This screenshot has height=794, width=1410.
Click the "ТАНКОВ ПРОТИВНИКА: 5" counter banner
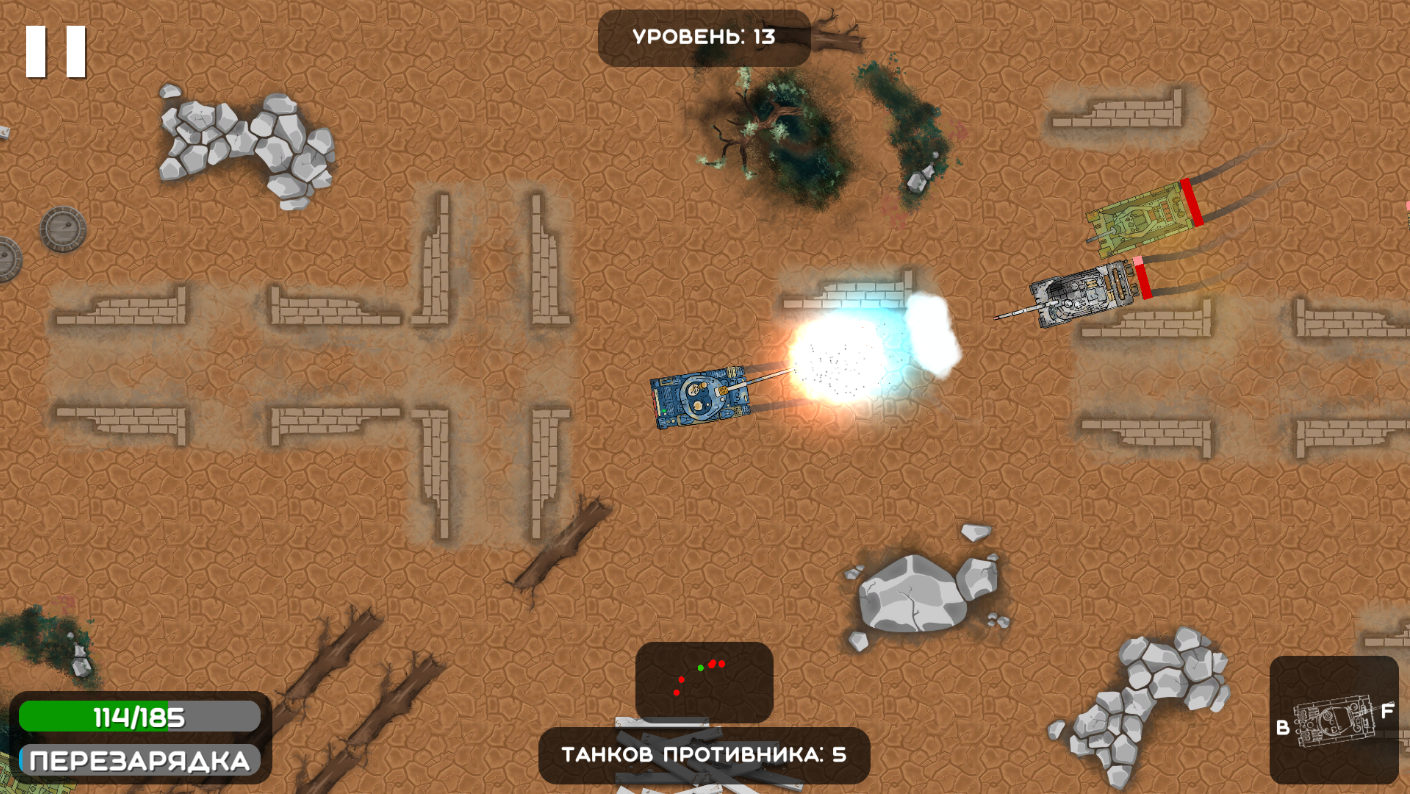[705, 755]
